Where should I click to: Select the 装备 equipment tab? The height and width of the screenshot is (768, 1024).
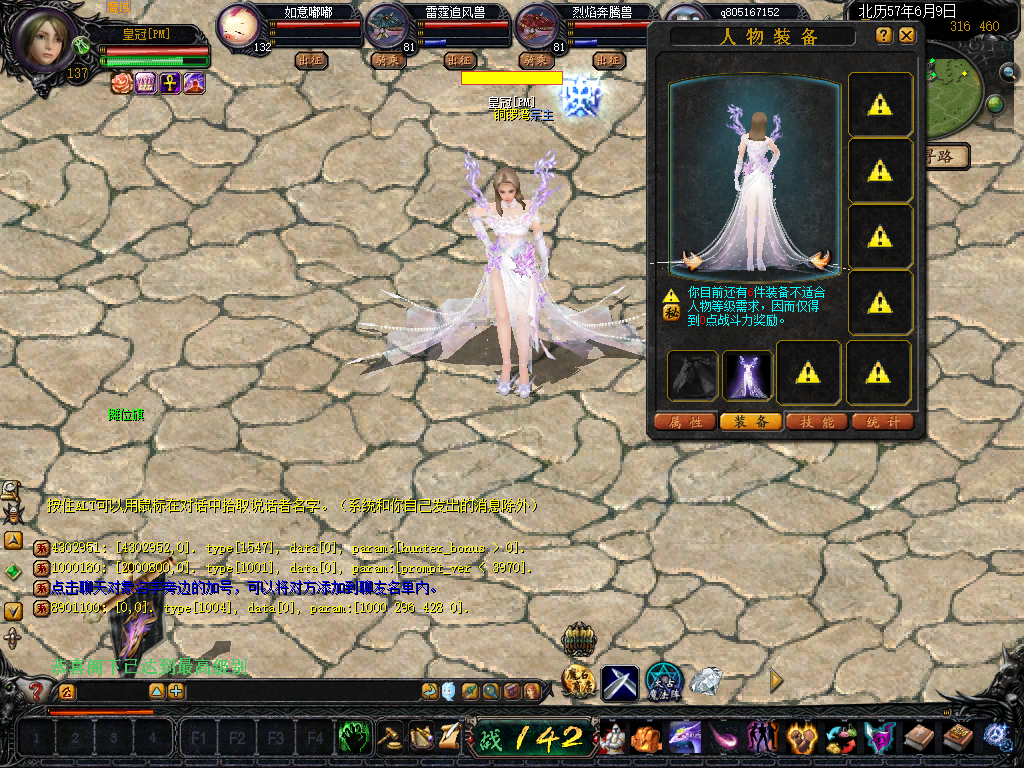click(751, 422)
